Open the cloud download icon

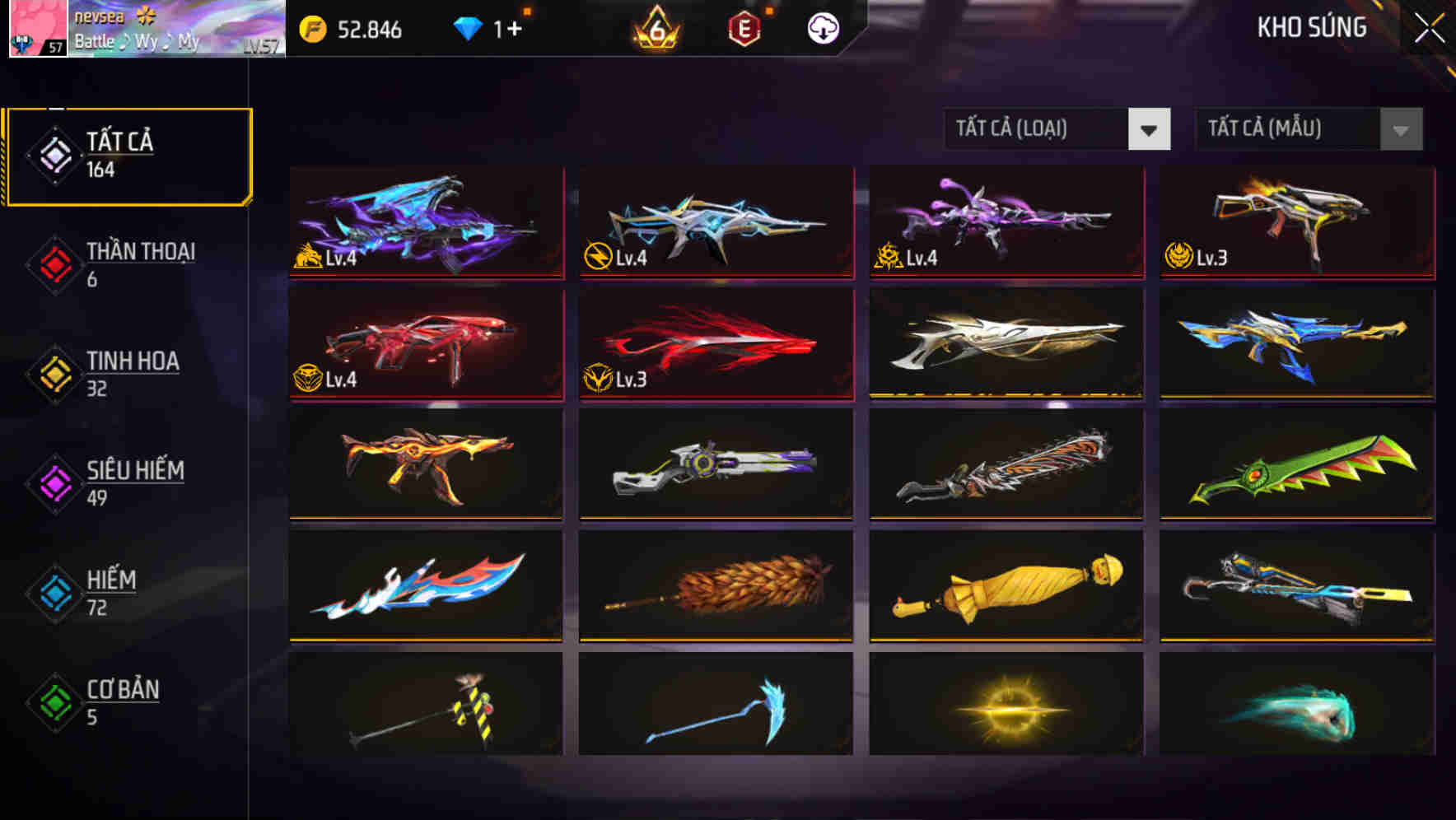click(x=821, y=27)
